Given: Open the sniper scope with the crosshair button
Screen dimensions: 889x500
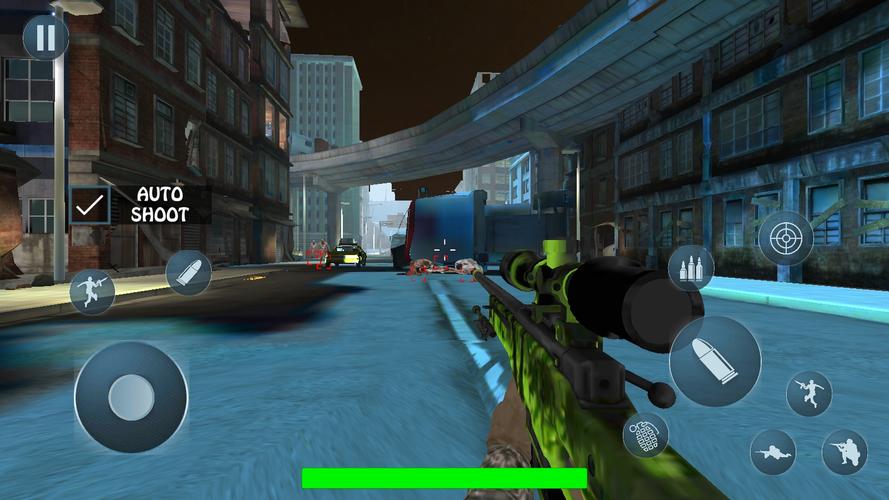Looking at the screenshot, I should click(x=785, y=238).
